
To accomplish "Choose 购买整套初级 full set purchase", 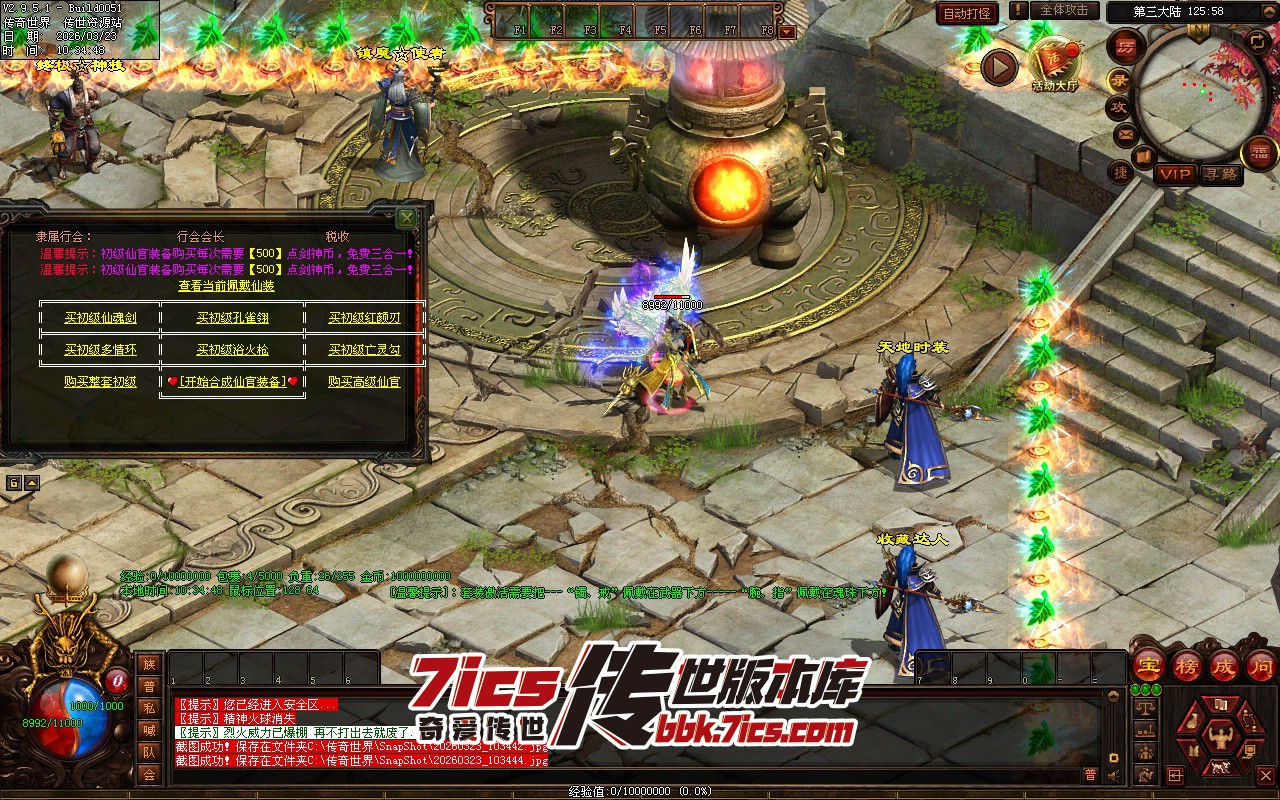I will tap(100, 382).
